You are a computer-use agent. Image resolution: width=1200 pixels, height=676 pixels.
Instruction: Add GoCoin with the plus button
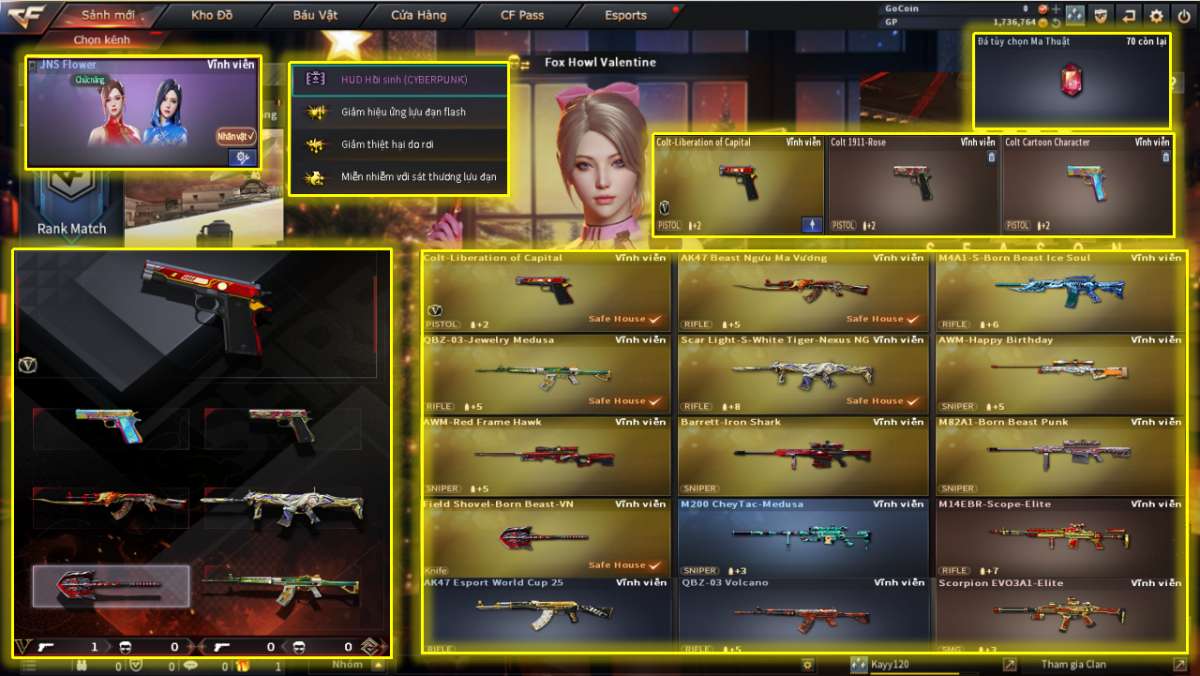pyautogui.click(x=1056, y=9)
